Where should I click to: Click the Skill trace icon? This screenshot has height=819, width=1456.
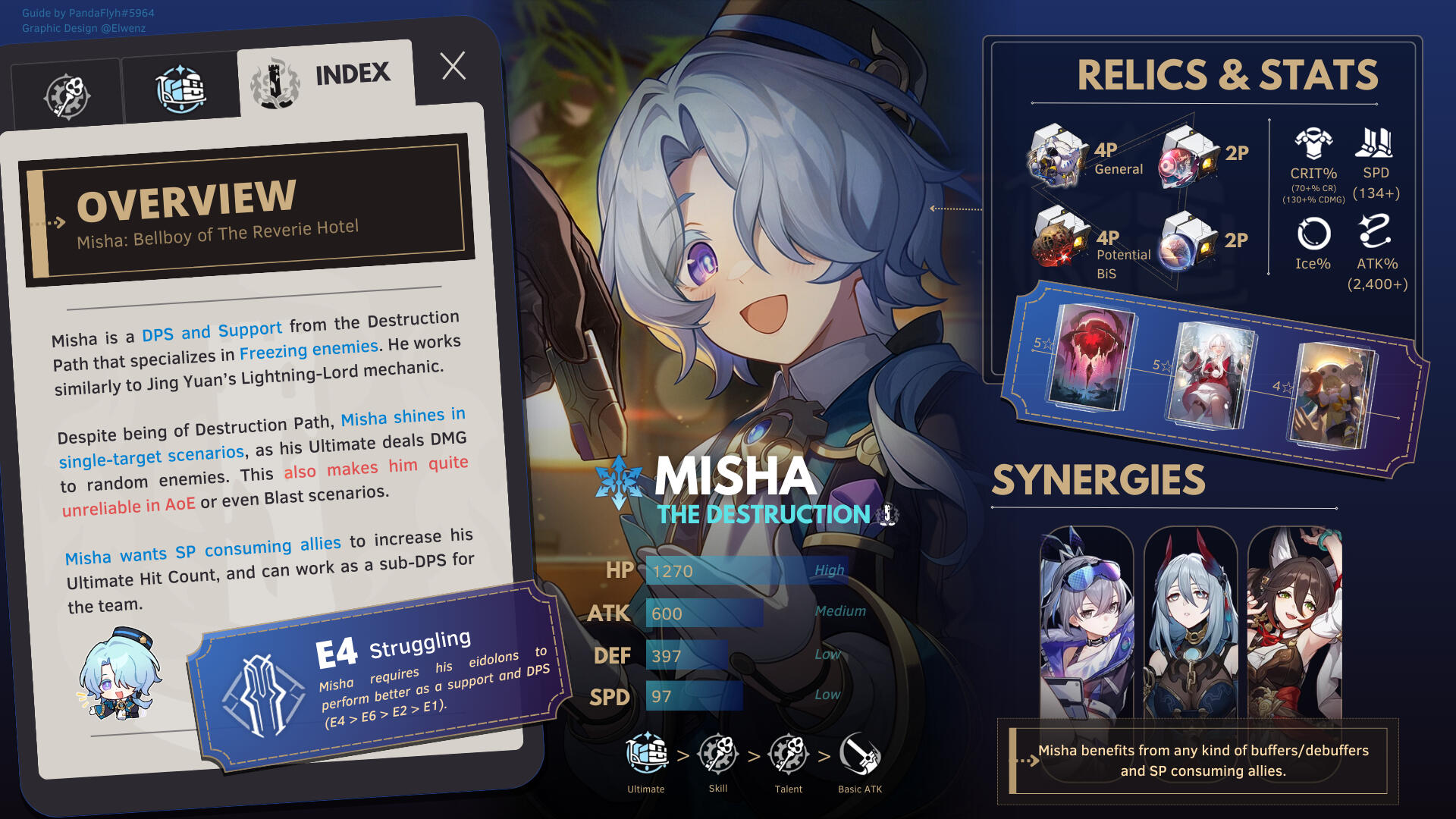[717, 755]
